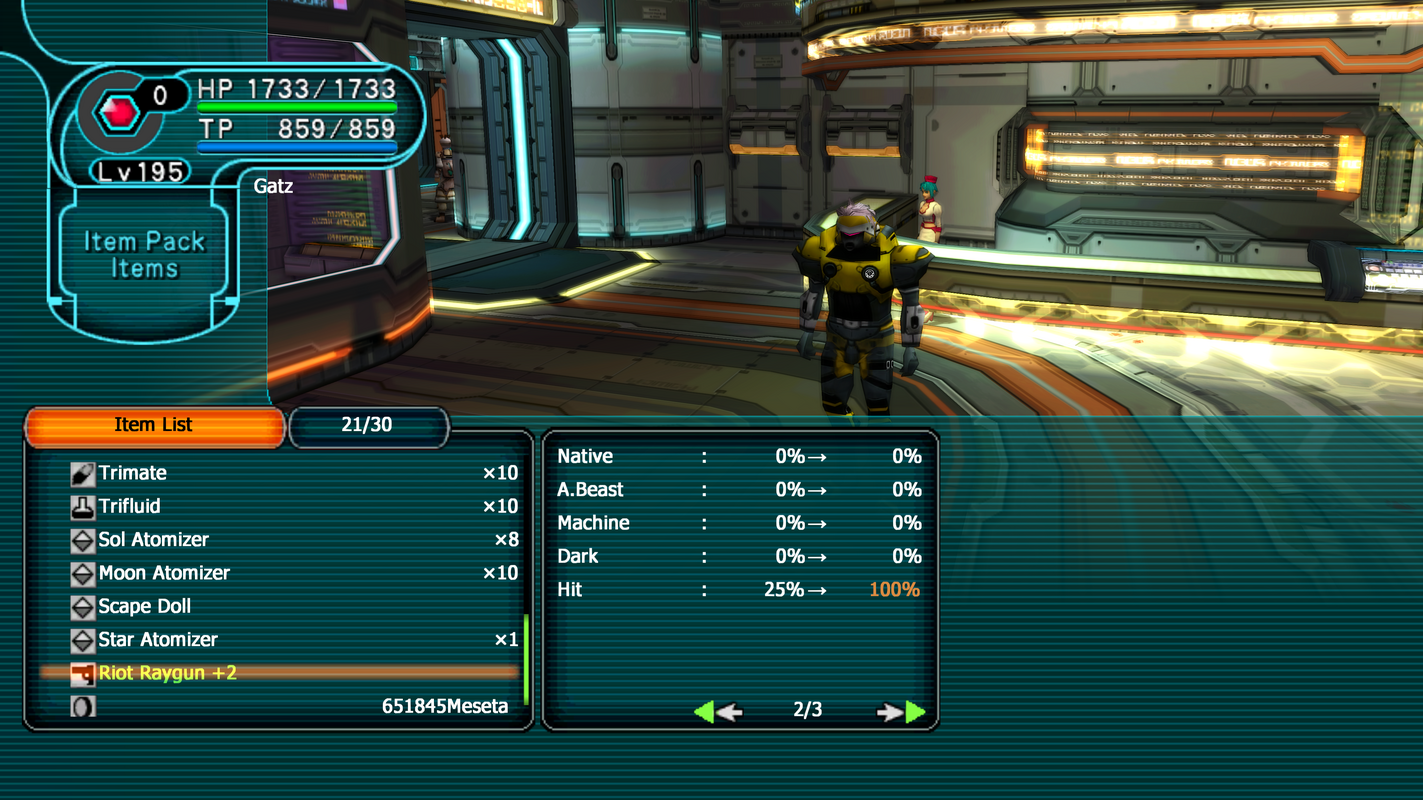Viewport: 1423px width, 800px height.
Task: Click the Sol Atomizer icon
Action: tap(85, 539)
